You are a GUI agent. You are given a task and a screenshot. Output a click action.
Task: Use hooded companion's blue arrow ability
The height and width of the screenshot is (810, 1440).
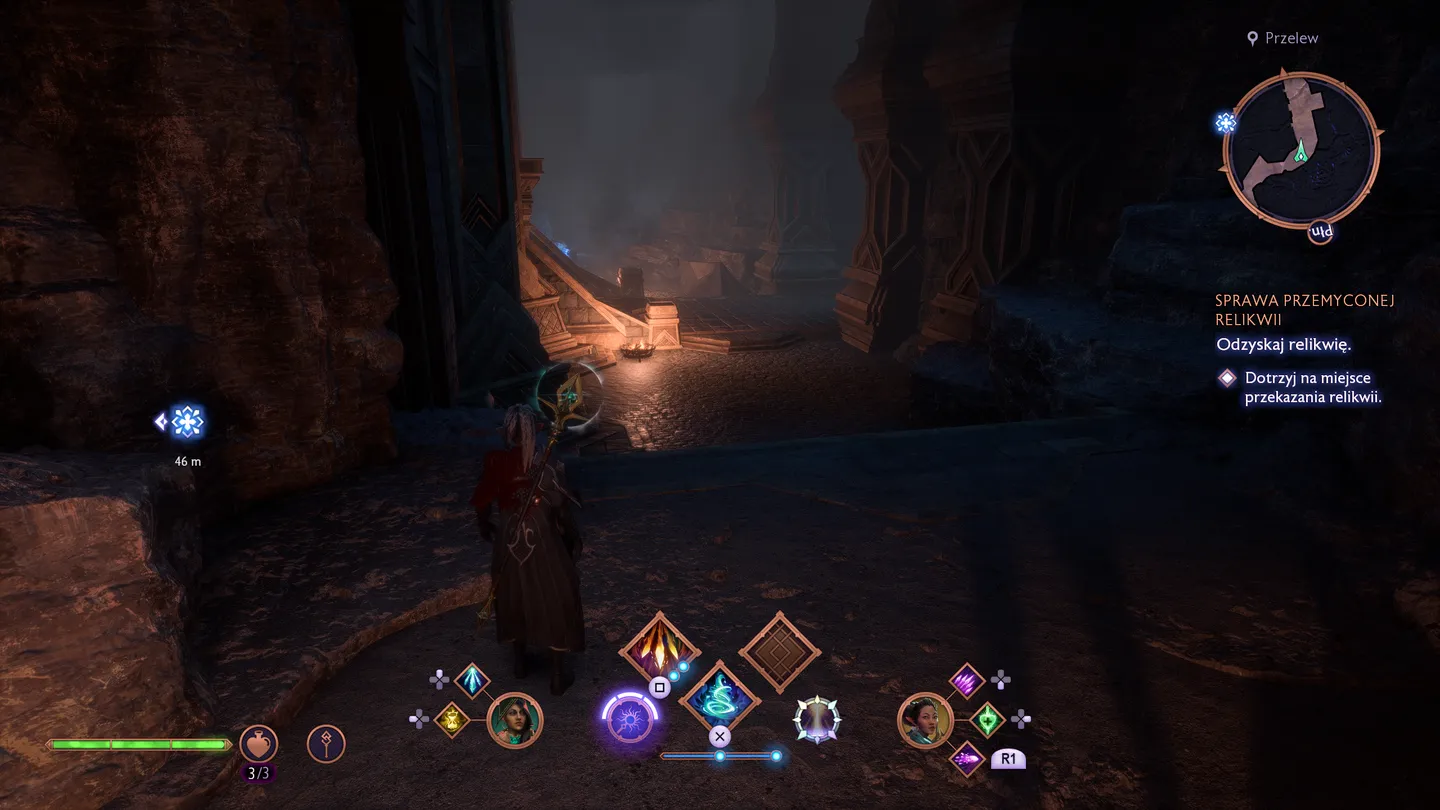coord(472,681)
